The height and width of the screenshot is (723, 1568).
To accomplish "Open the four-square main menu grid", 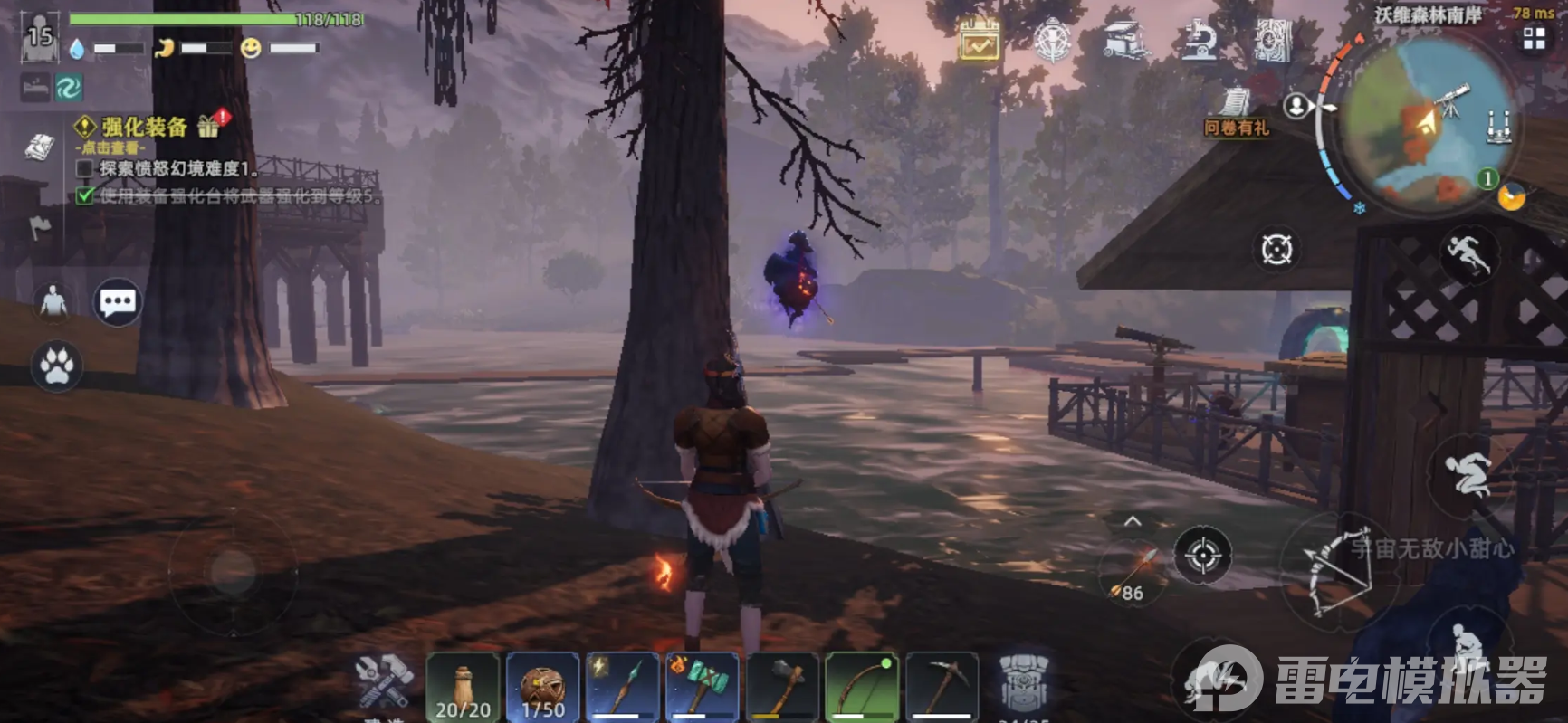I will [x=1534, y=38].
